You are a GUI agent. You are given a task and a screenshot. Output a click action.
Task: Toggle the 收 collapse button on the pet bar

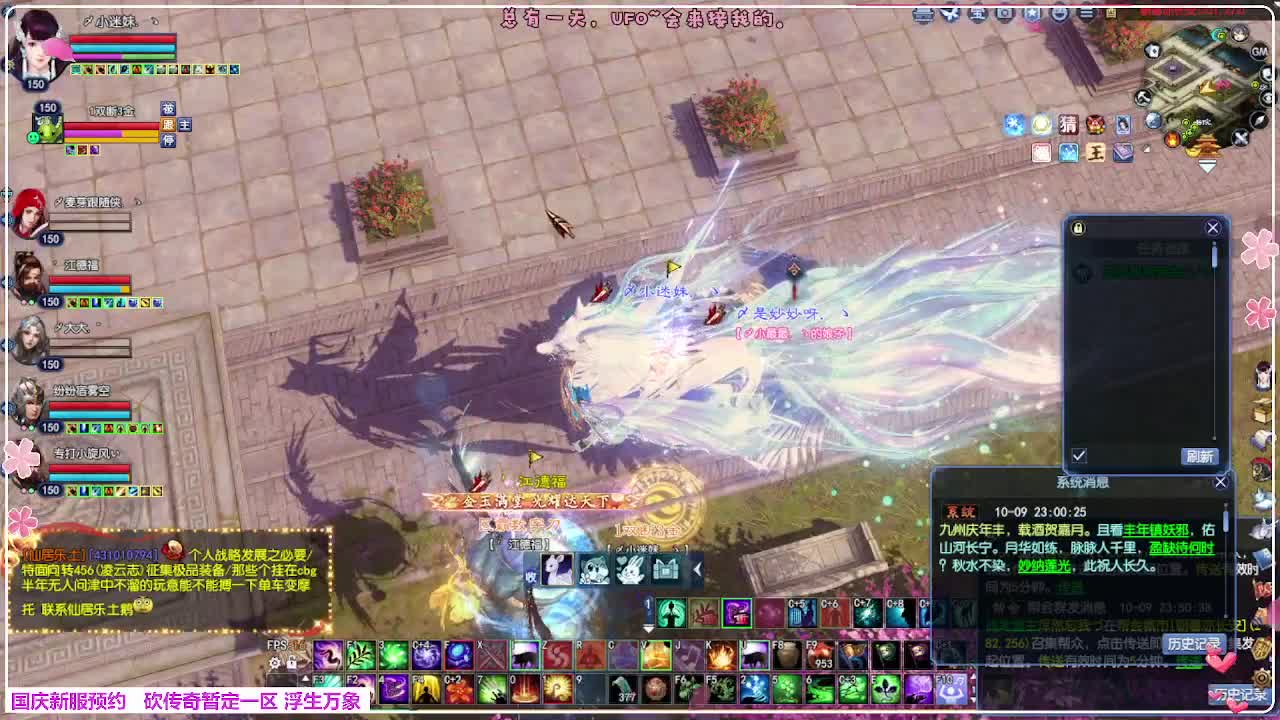(530, 575)
